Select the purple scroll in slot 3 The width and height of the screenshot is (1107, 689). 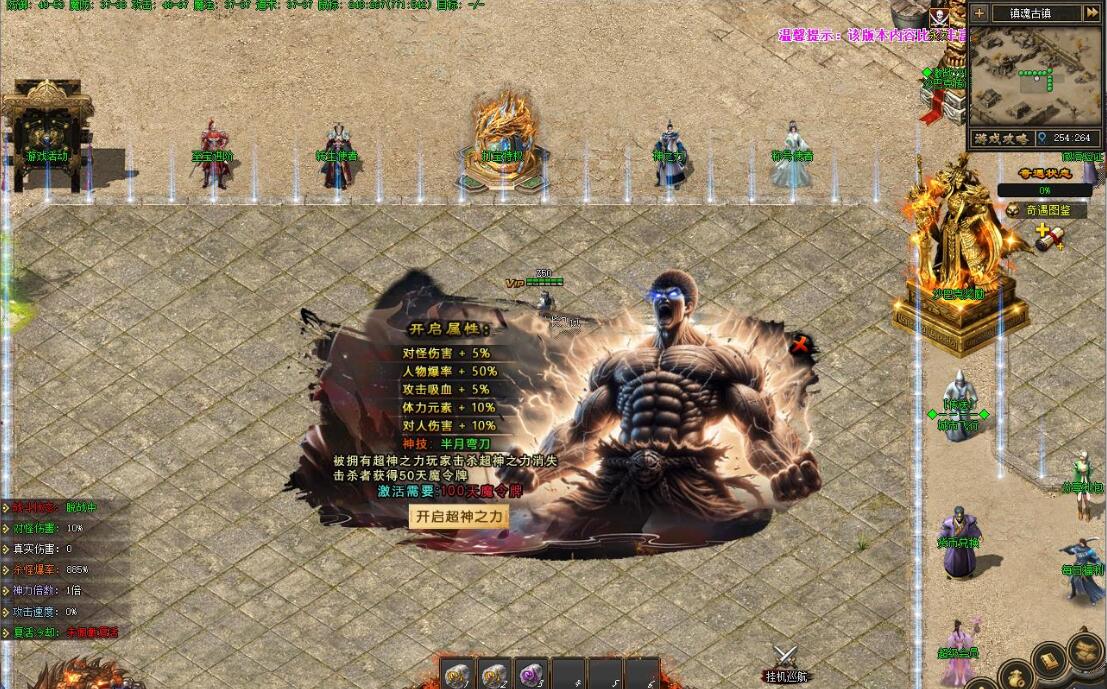tap(531, 674)
